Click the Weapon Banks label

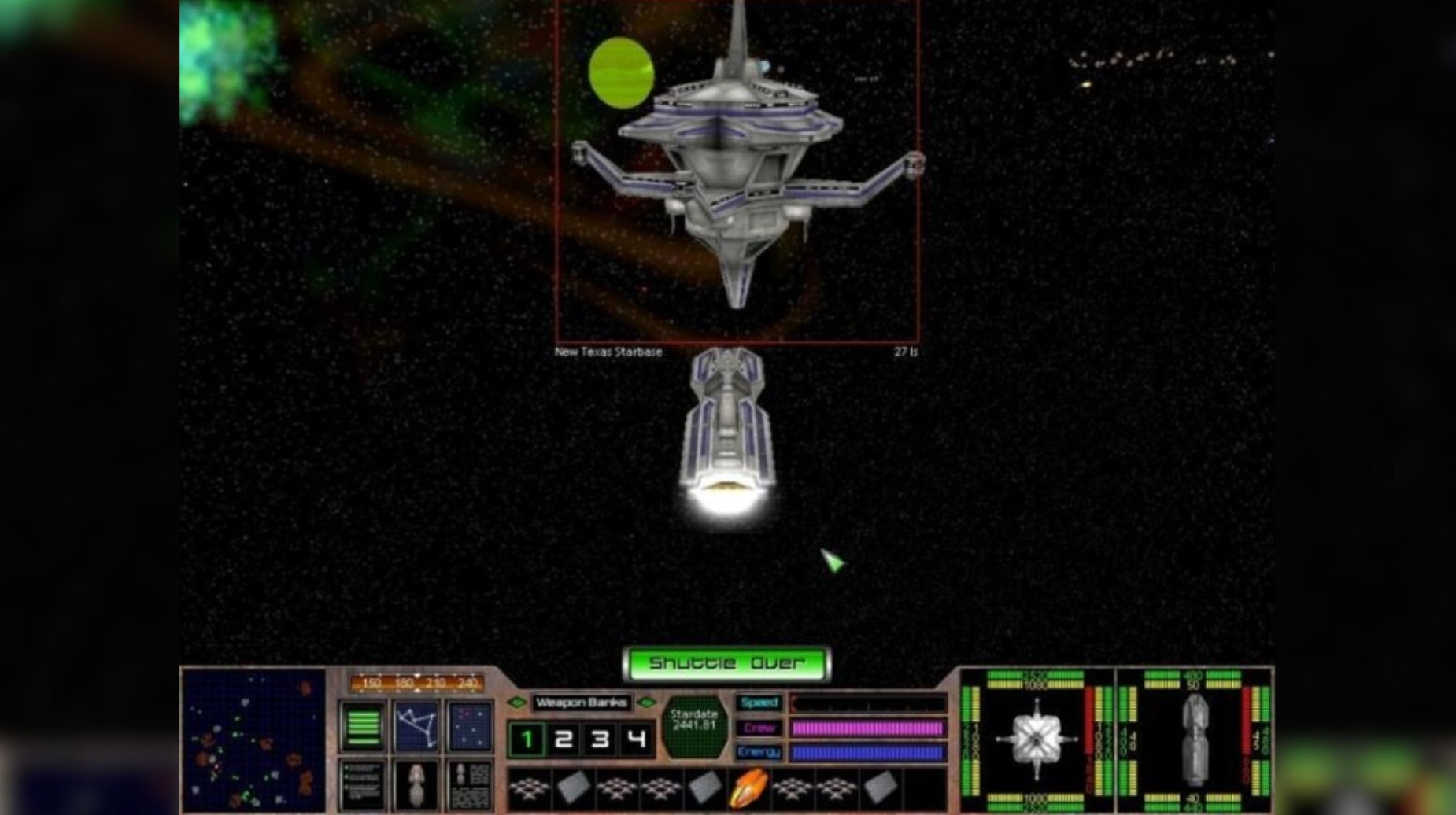582,702
